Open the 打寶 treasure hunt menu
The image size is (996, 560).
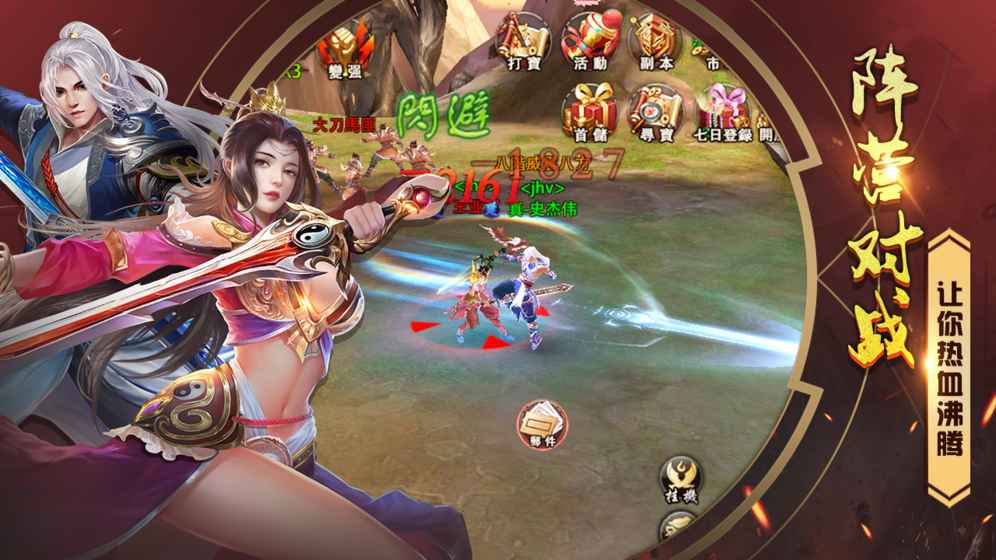point(523,42)
